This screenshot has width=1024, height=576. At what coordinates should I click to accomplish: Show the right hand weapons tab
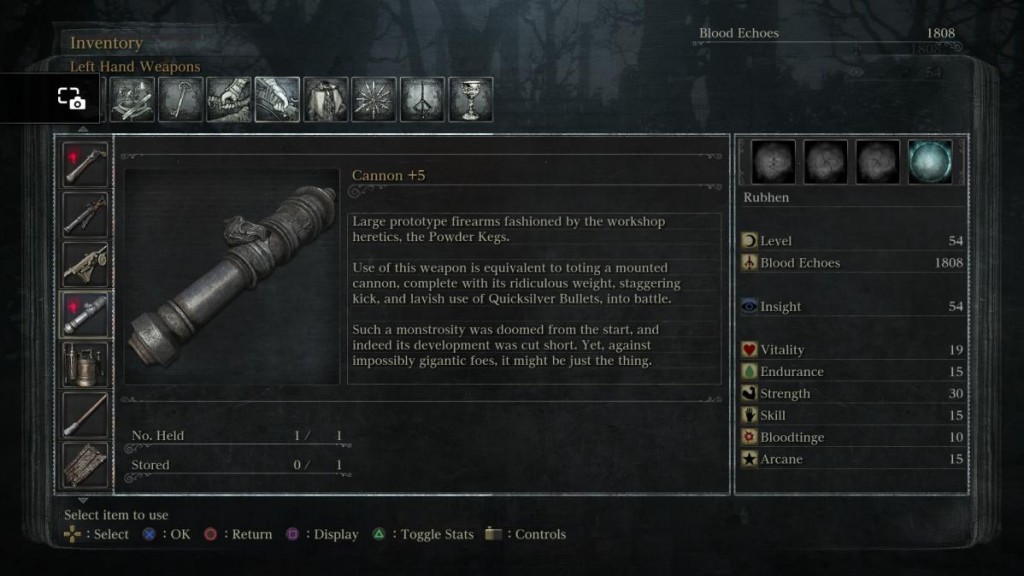coord(228,100)
